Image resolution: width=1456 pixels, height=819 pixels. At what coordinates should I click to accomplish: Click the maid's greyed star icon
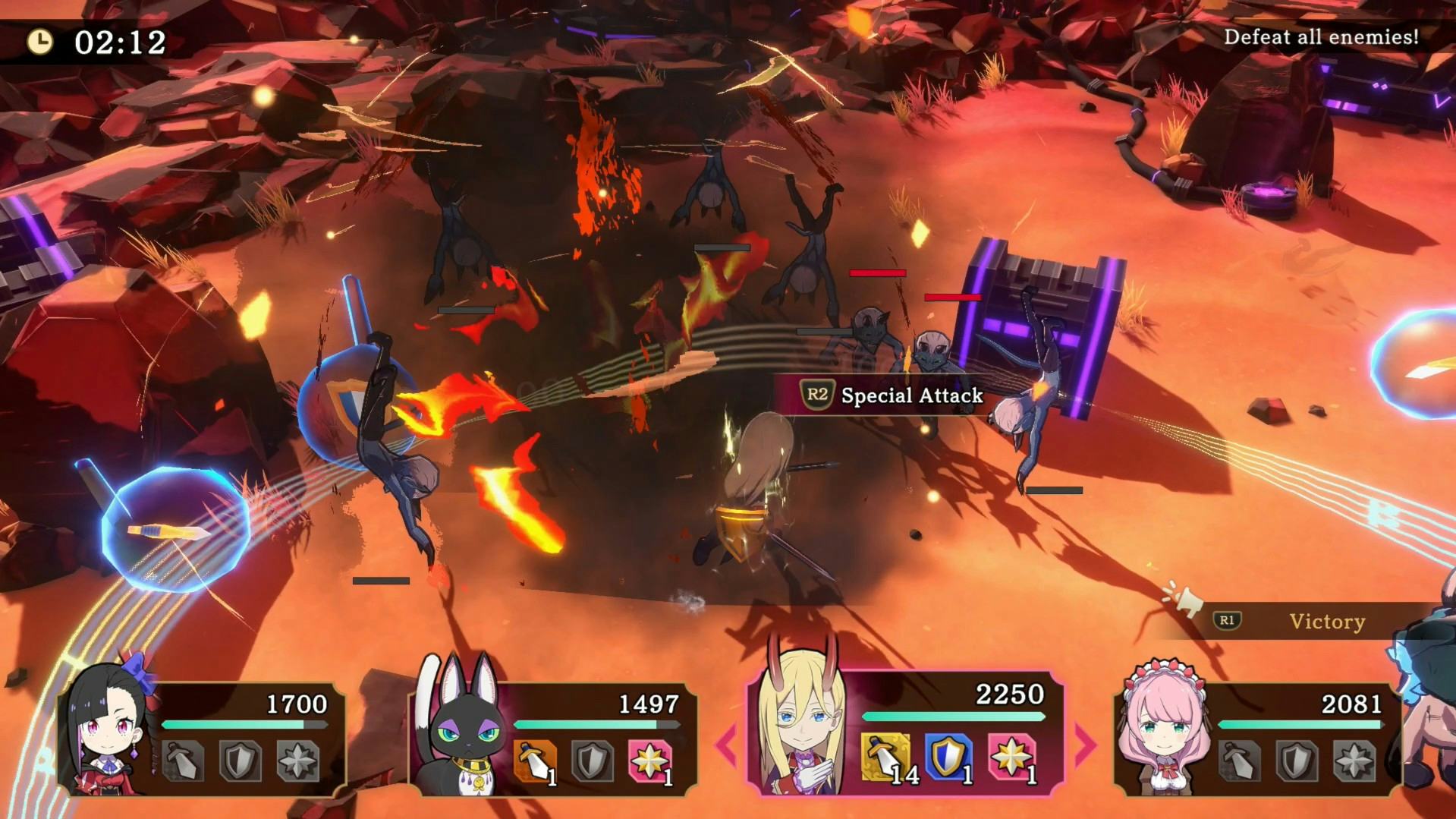coord(1354,761)
